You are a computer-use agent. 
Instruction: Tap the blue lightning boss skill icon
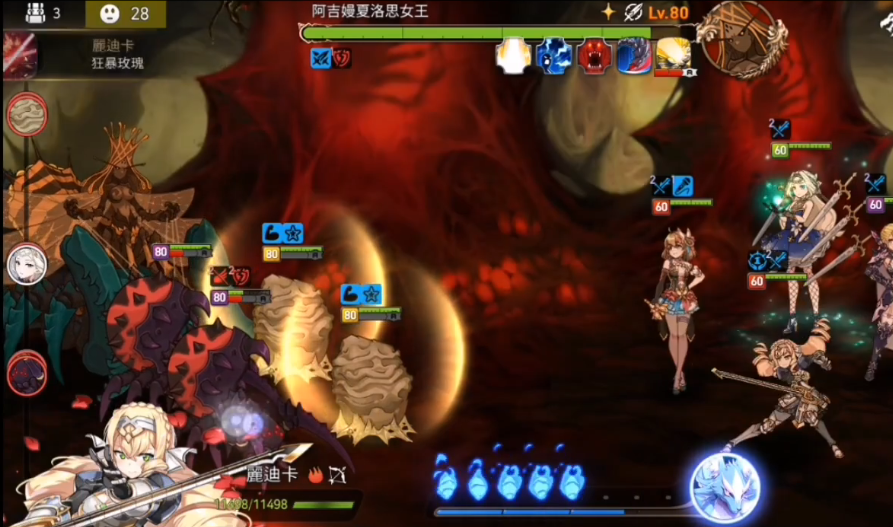point(553,55)
